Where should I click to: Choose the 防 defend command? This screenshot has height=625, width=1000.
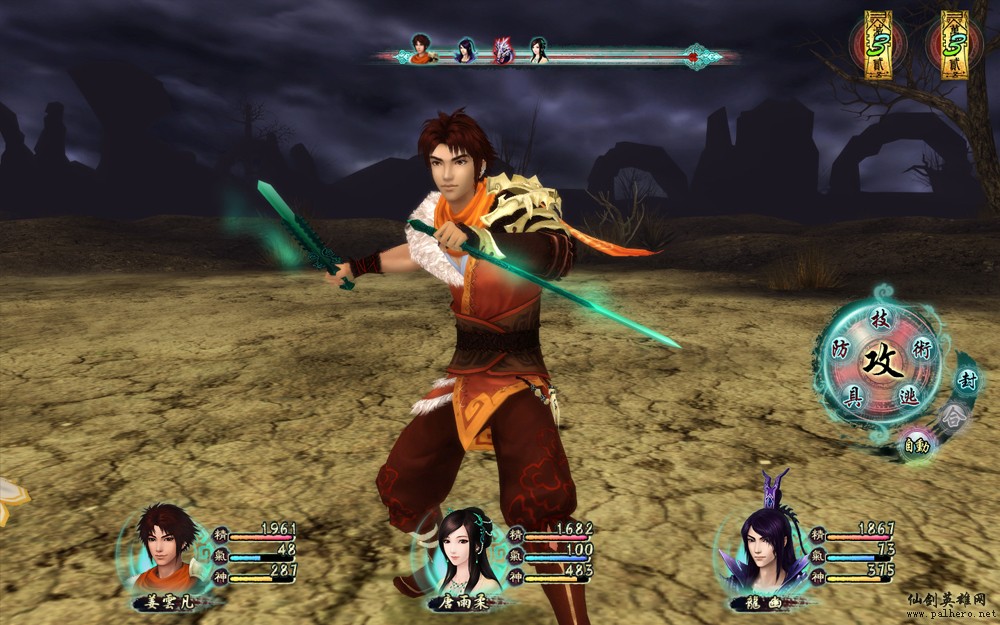pyautogui.click(x=842, y=350)
